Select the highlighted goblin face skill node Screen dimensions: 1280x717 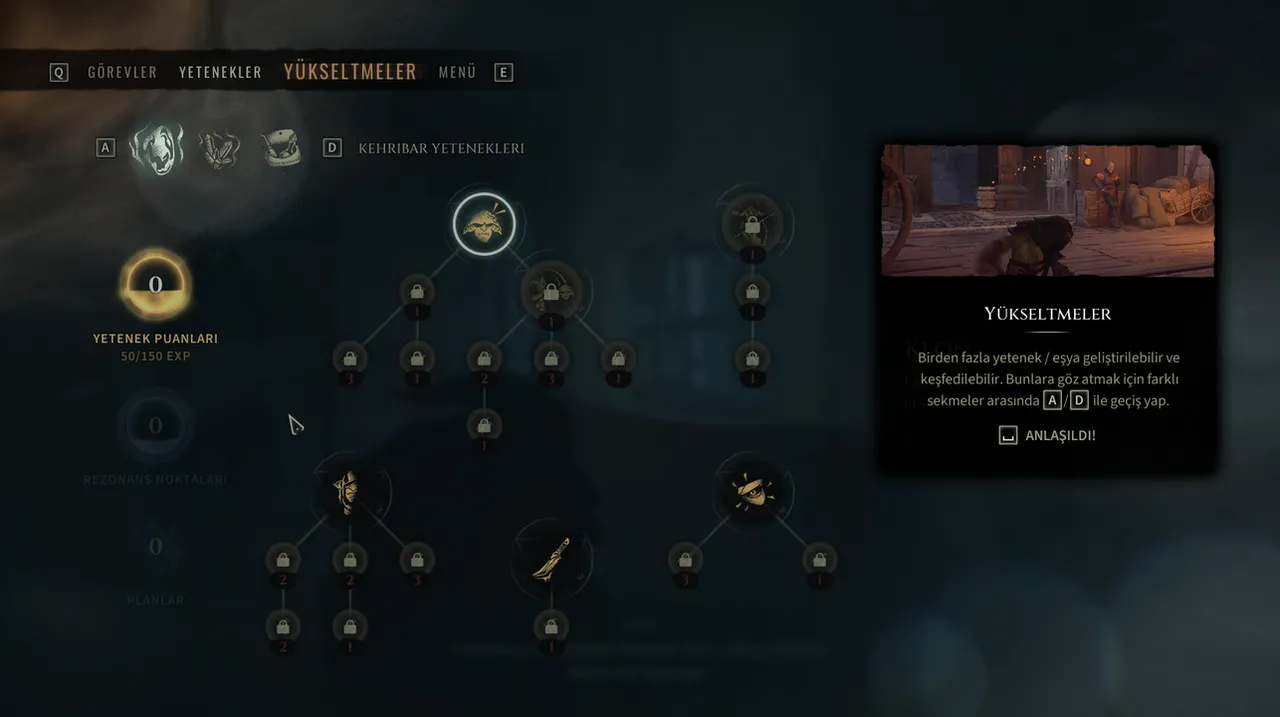[x=484, y=224]
